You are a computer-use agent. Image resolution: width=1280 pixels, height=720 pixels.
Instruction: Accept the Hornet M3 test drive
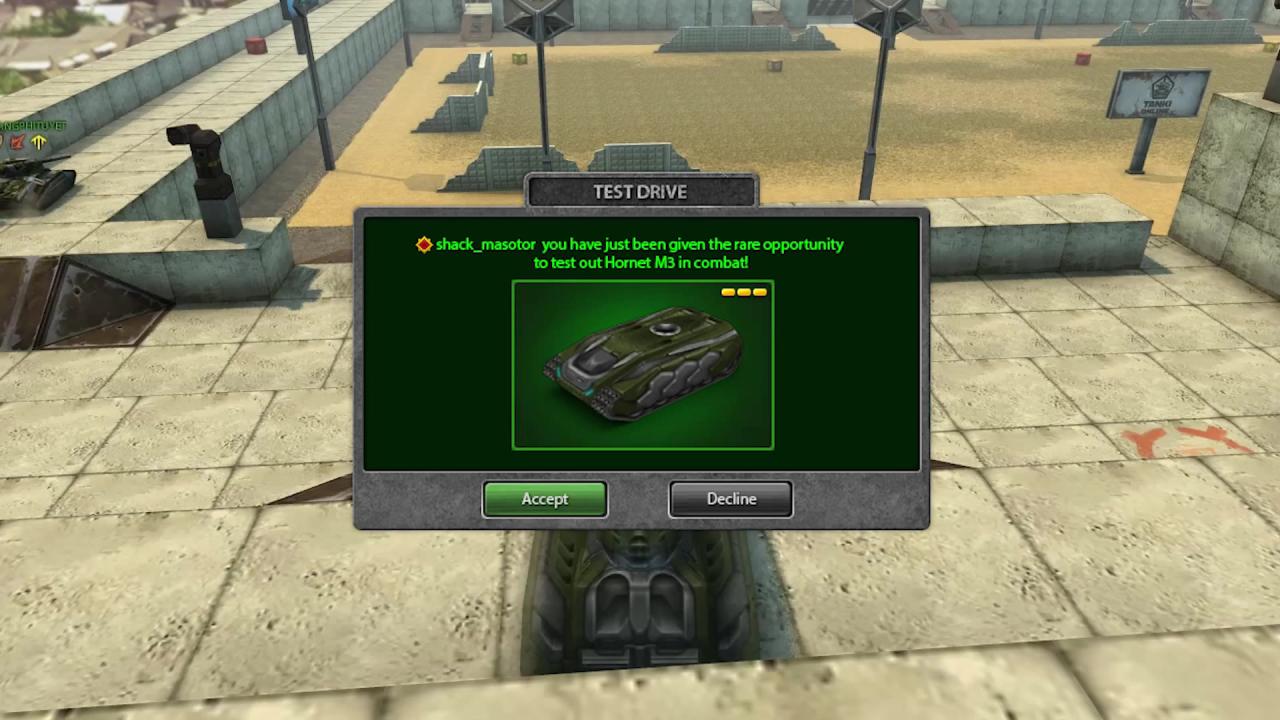click(544, 499)
